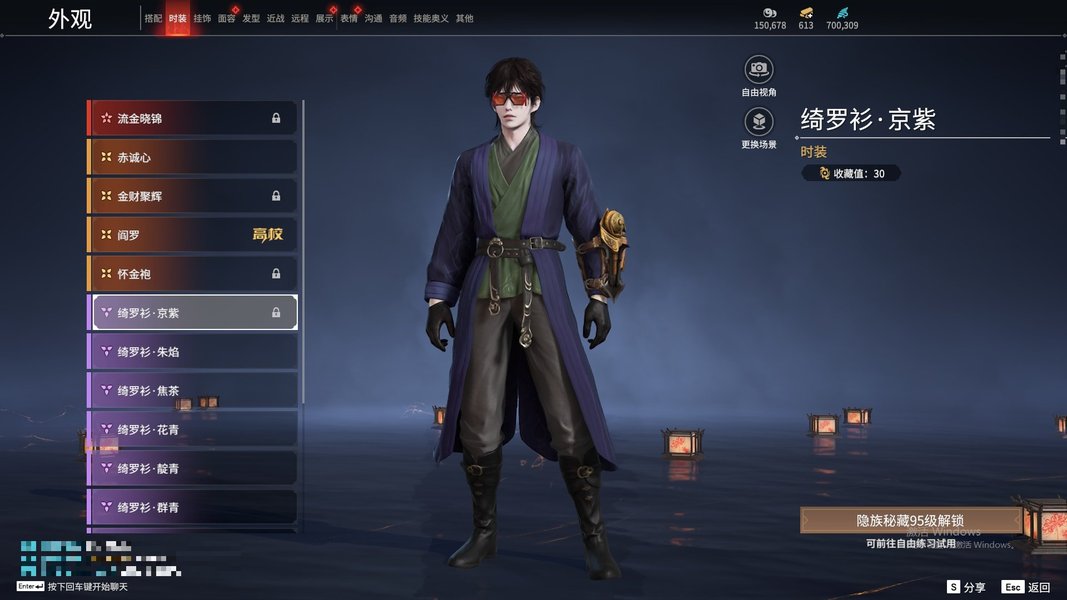Screen dimensions: 1067x600
Task: Switch to the 远程 ranged tab
Action: (300, 19)
